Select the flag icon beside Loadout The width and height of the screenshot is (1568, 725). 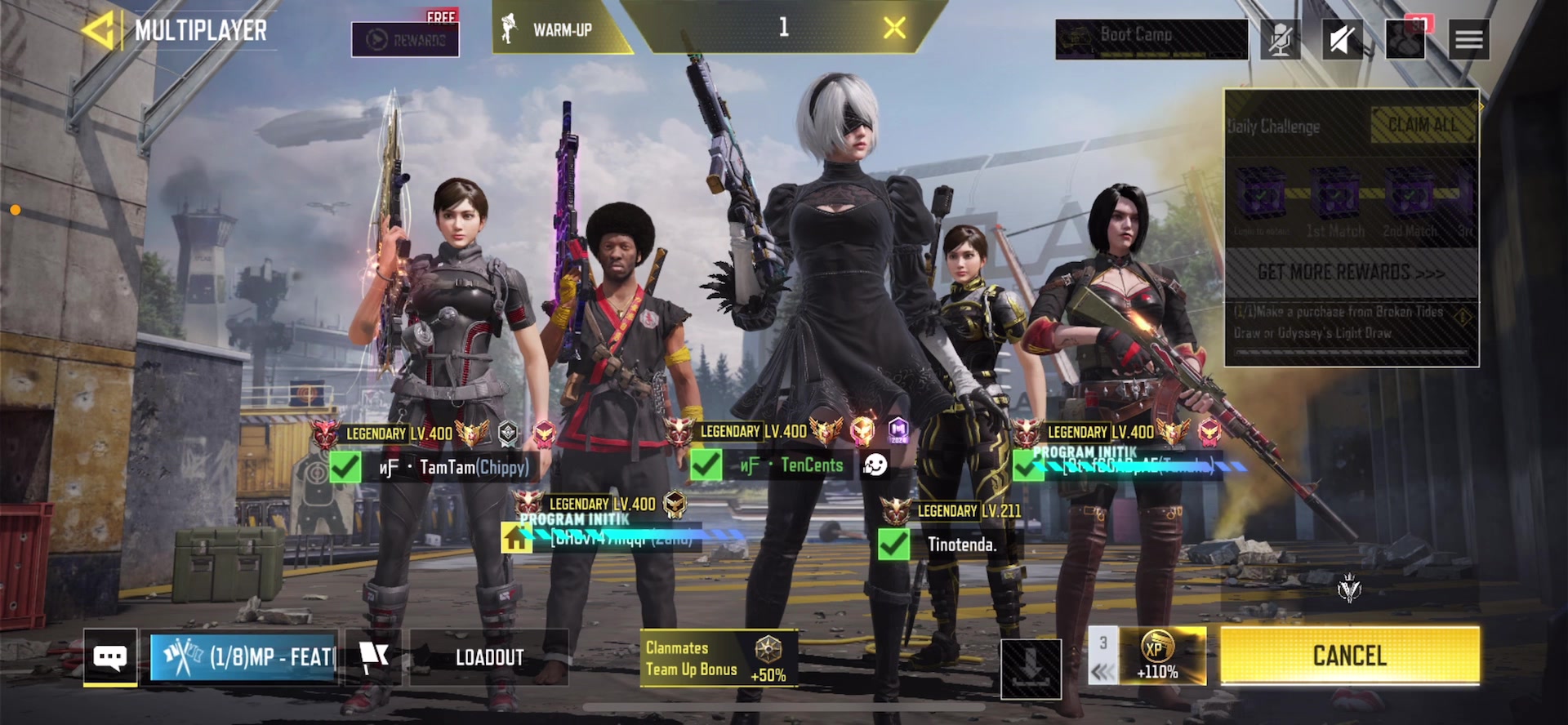coord(373,656)
